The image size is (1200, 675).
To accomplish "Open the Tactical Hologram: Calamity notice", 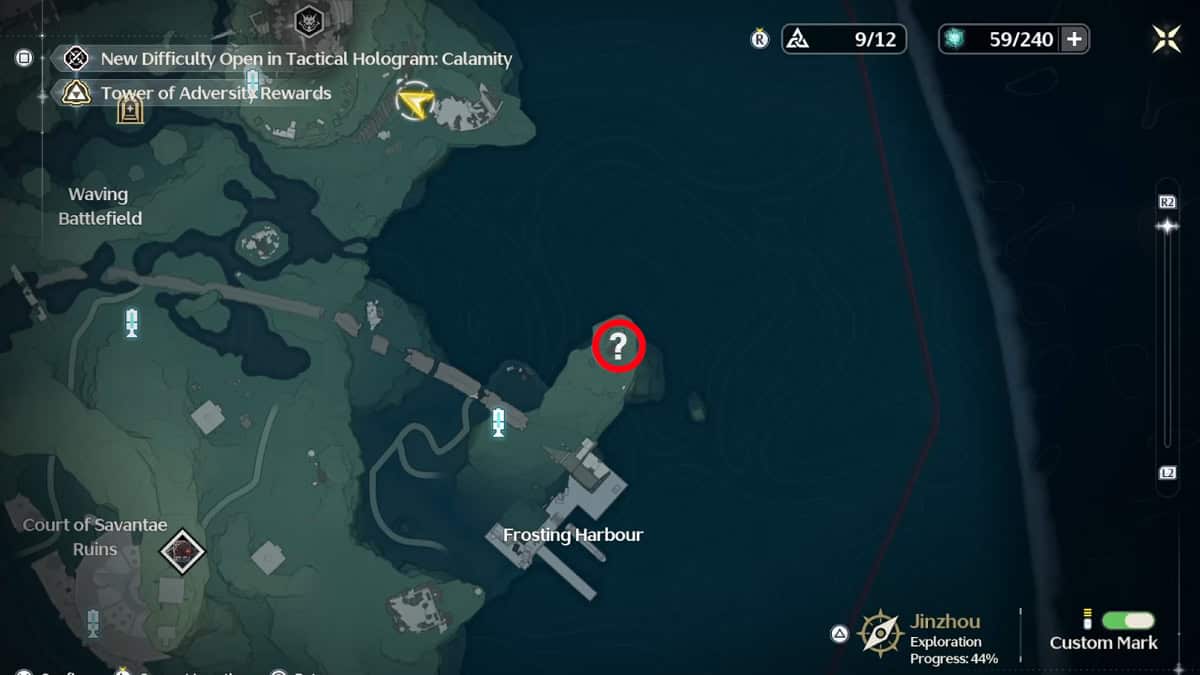I will (x=306, y=58).
